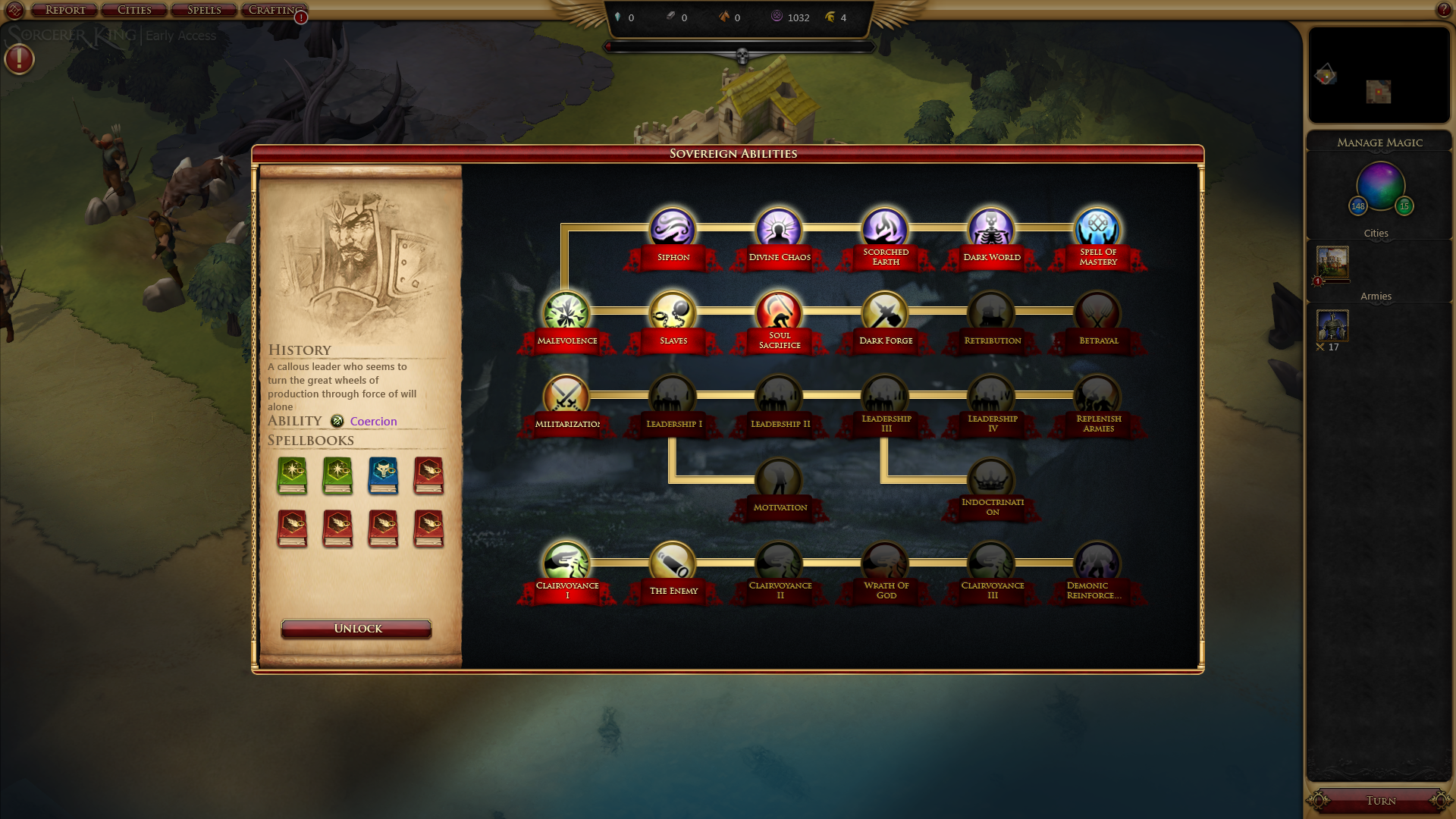Open the red exclamation alert icon

point(20,59)
